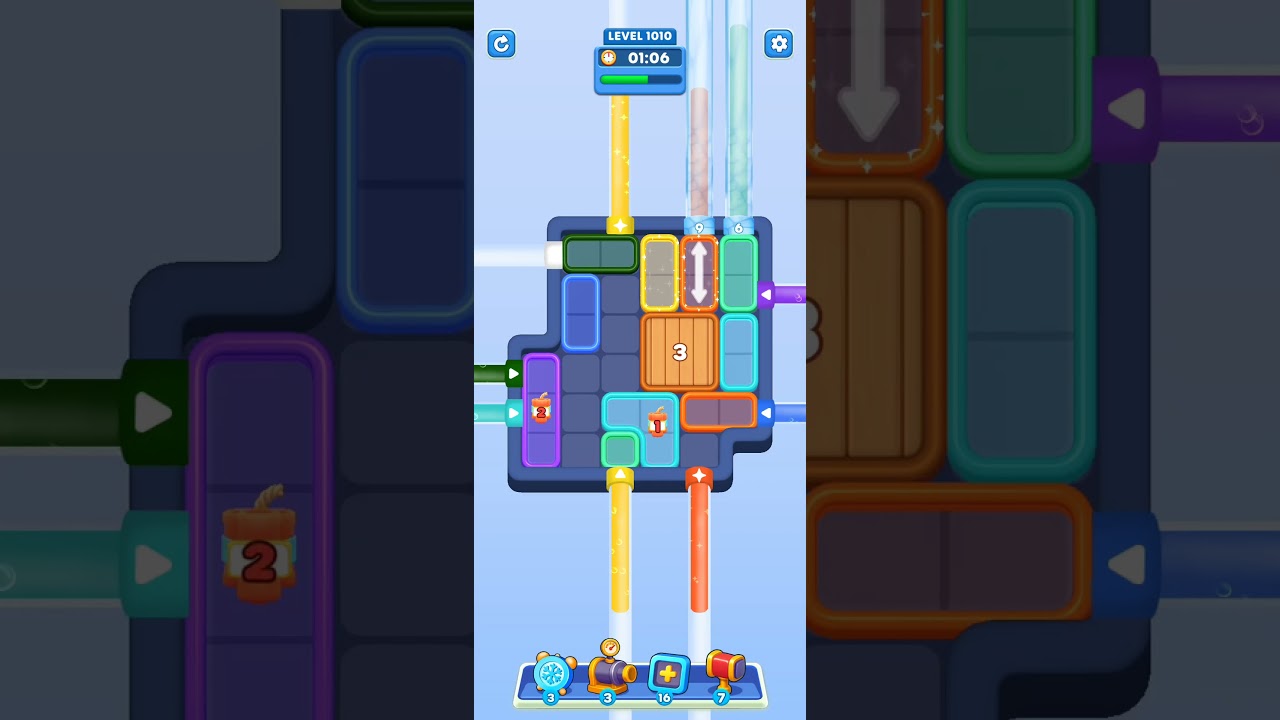Select the crate block numbered 3

click(681, 352)
